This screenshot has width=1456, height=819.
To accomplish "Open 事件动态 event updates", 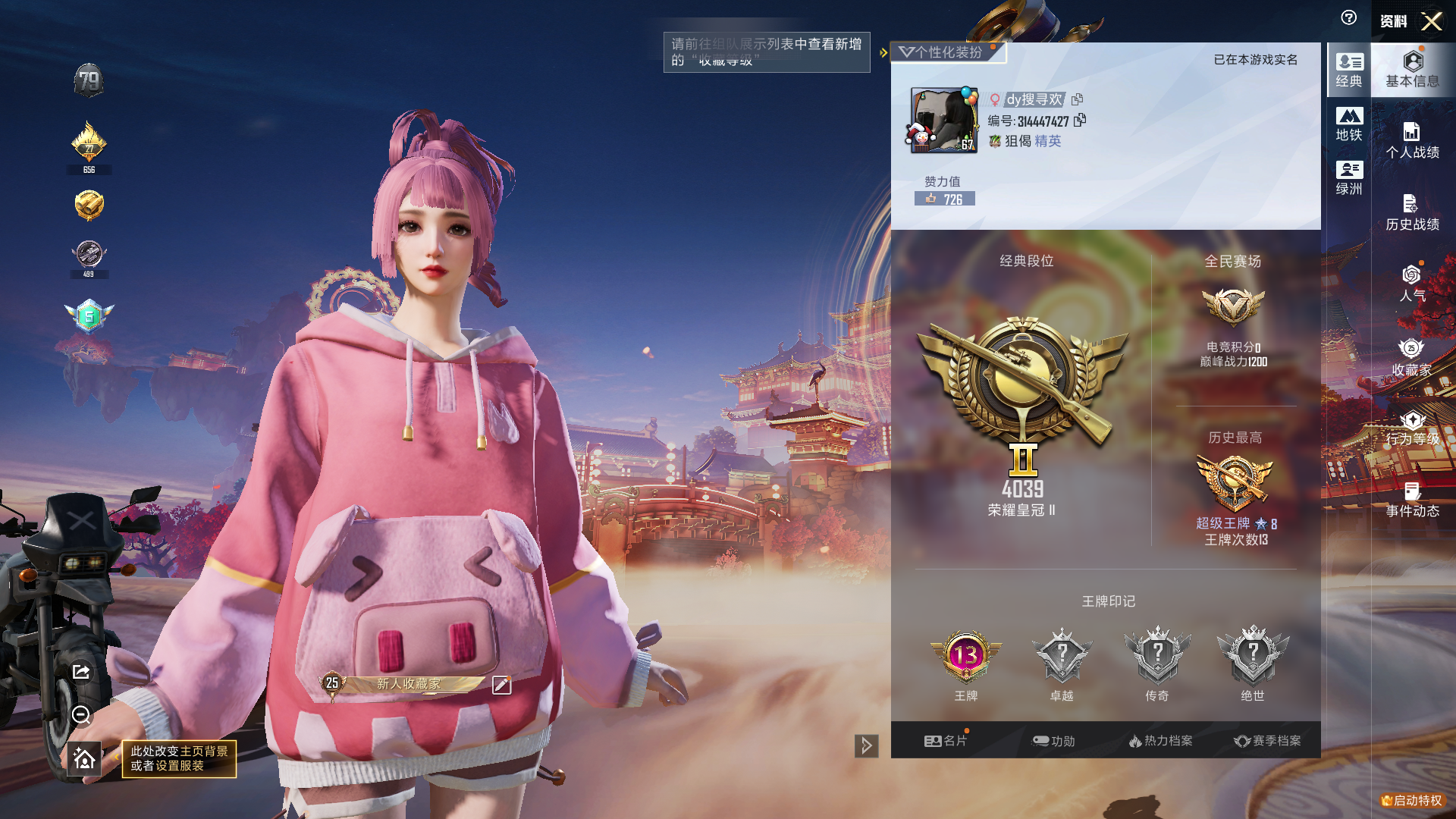I will click(1412, 500).
